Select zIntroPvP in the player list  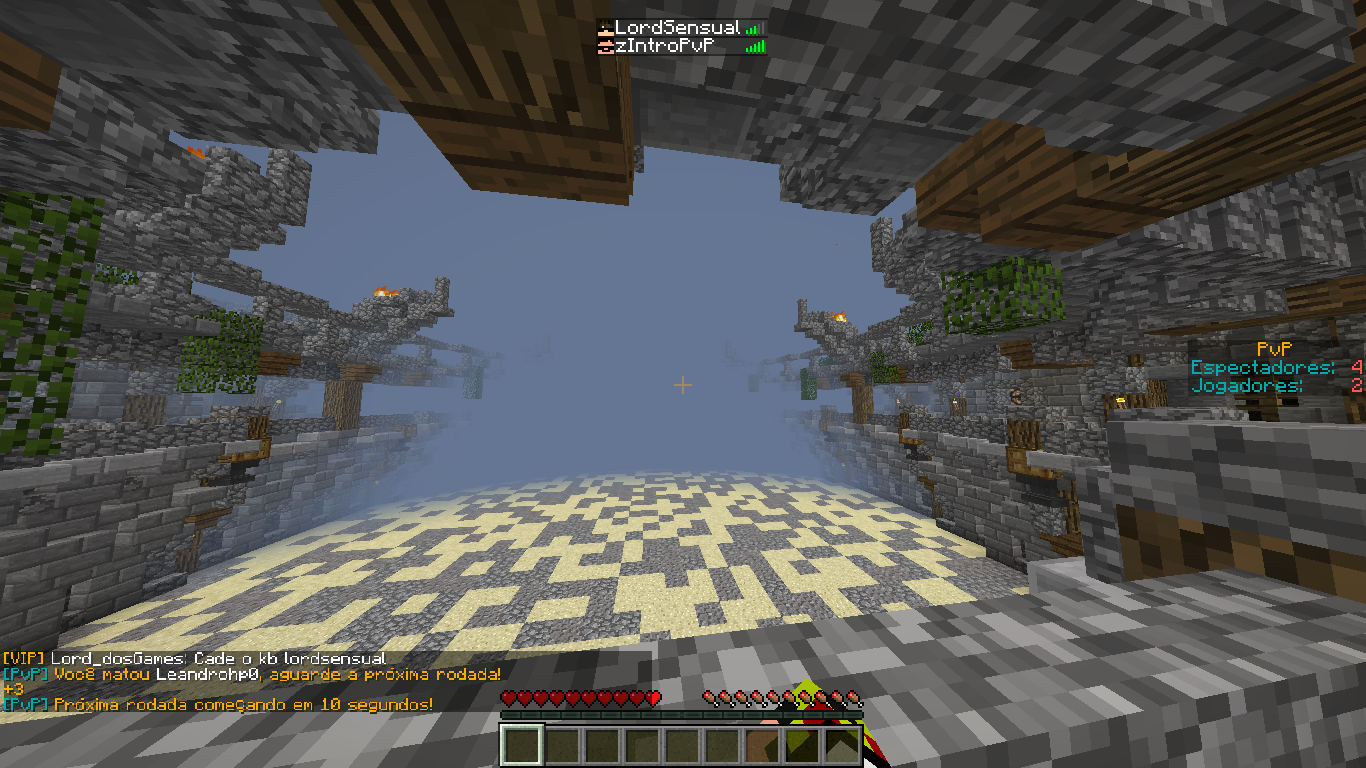pos(664,46)
